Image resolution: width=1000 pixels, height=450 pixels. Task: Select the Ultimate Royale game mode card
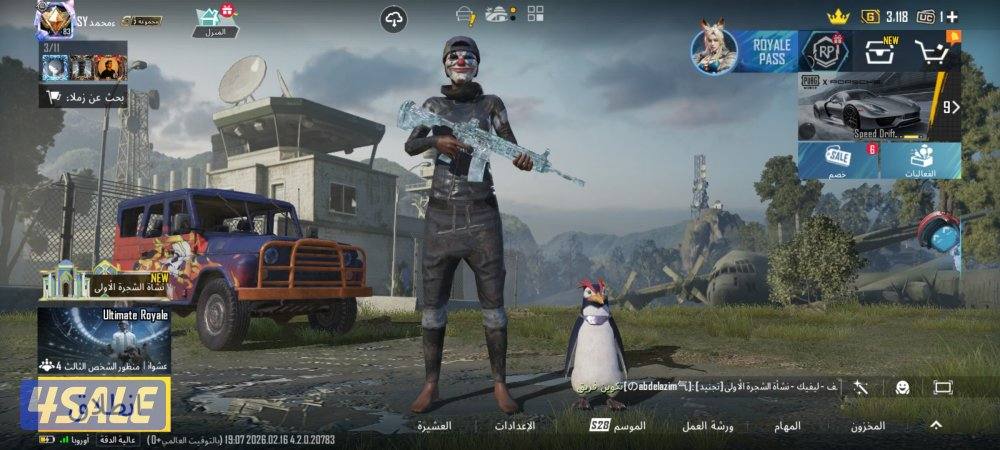point(104,340)
